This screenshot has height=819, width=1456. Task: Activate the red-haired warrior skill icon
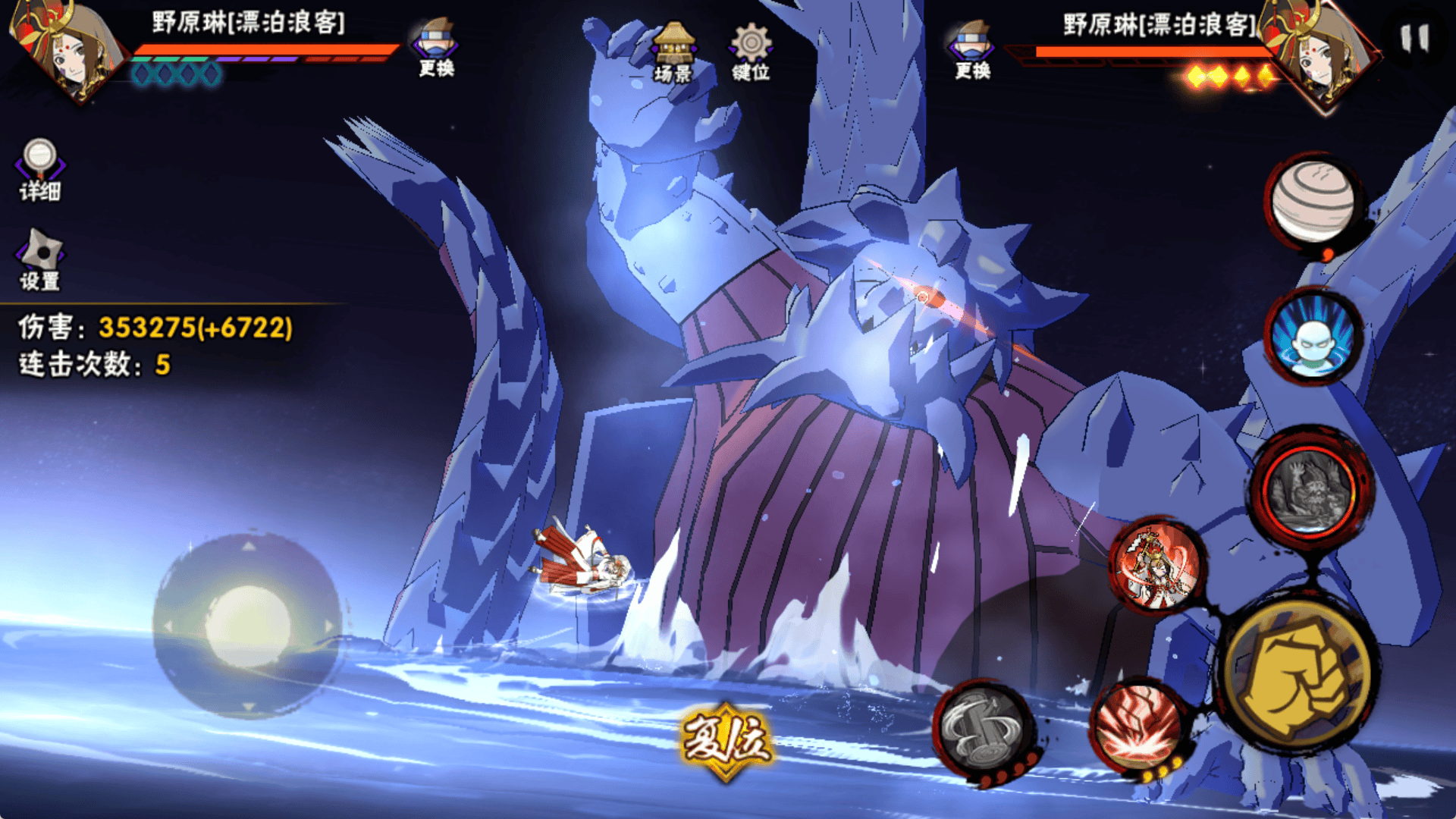click(x=1156, y=565)
